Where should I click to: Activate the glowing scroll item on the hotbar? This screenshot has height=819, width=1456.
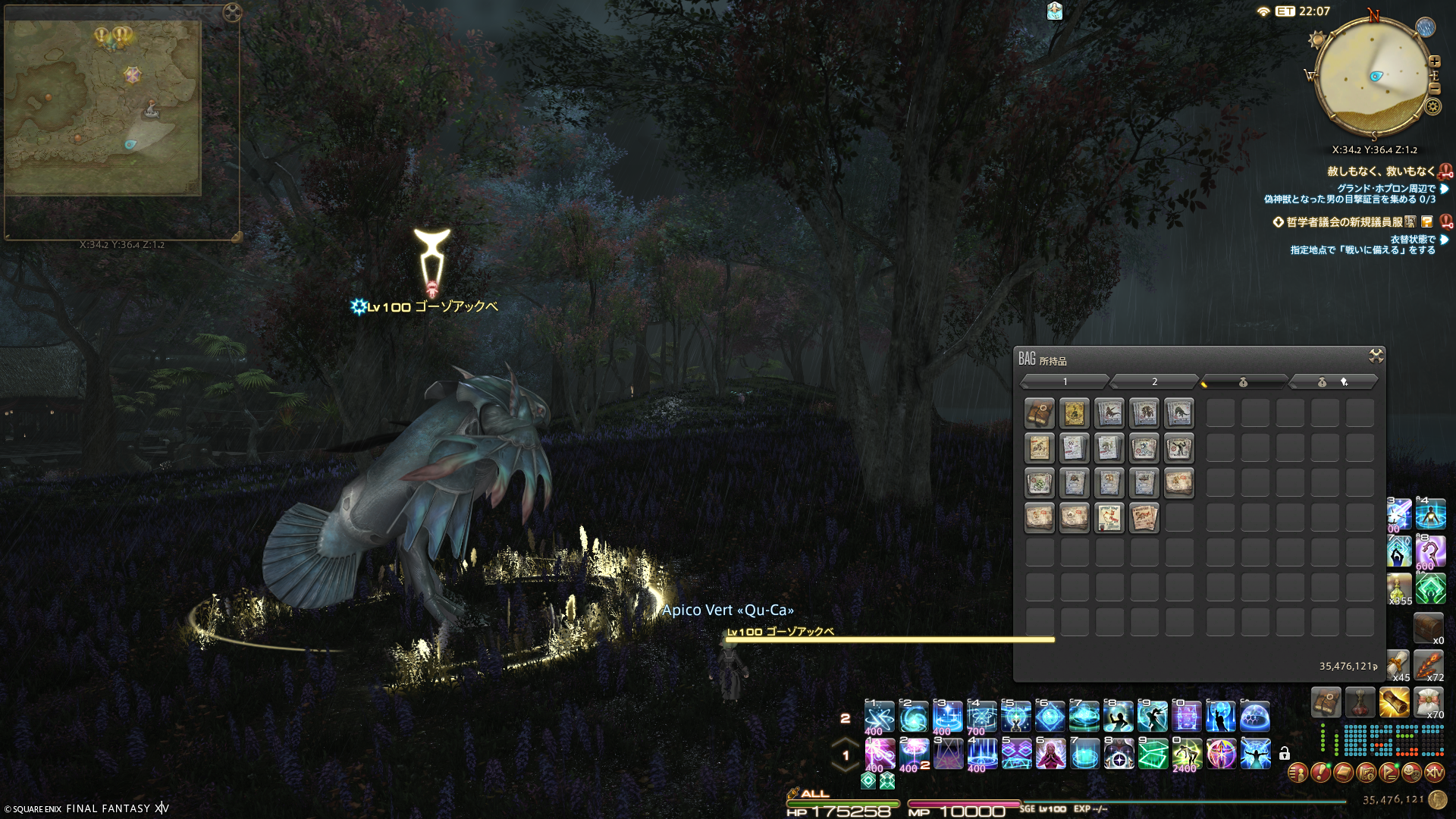point(1394,703)
